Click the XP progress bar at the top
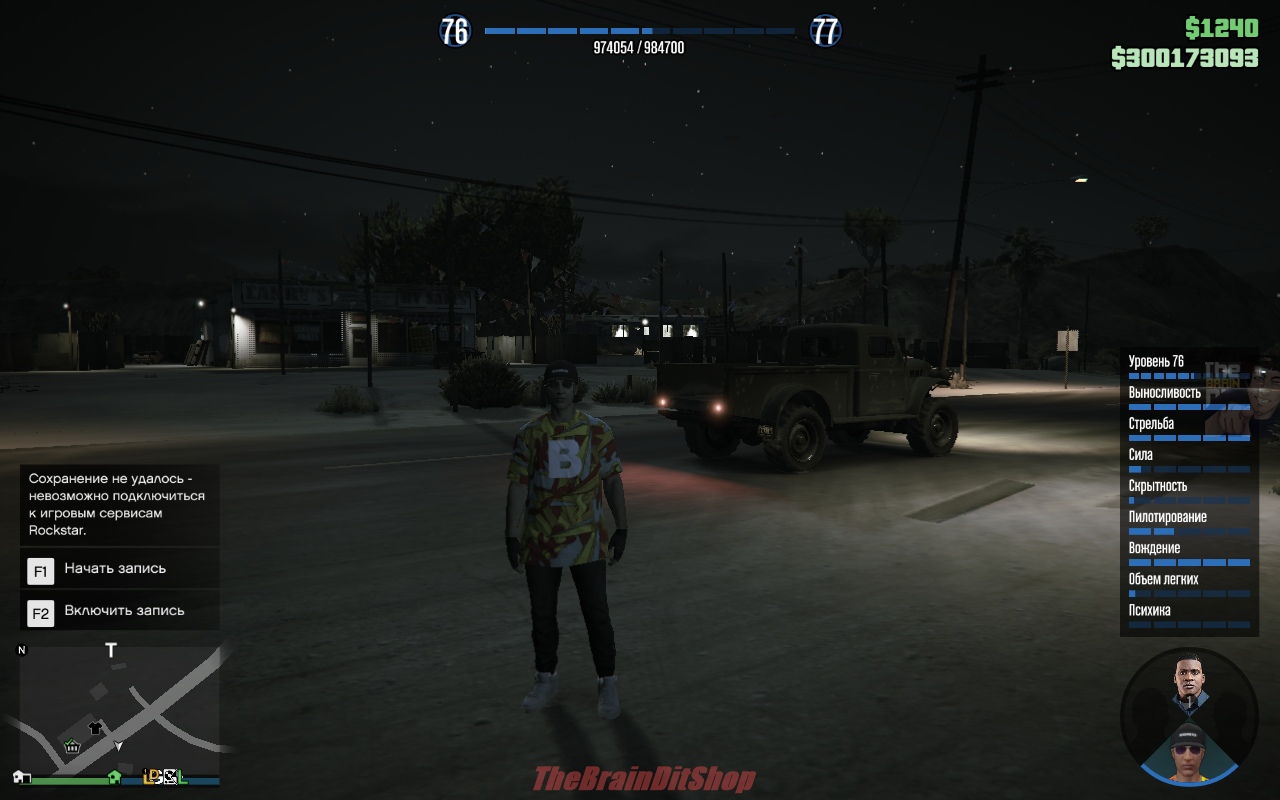The image size is (1280, 800). click(x=640, y=30)
